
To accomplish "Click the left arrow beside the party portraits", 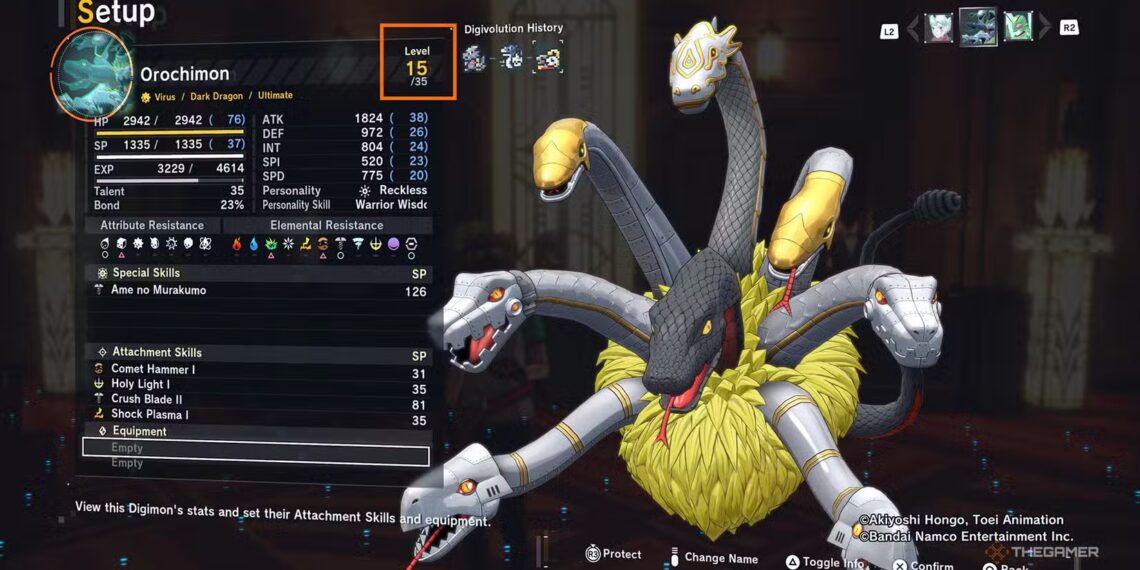I will click(x=912, y=29).
